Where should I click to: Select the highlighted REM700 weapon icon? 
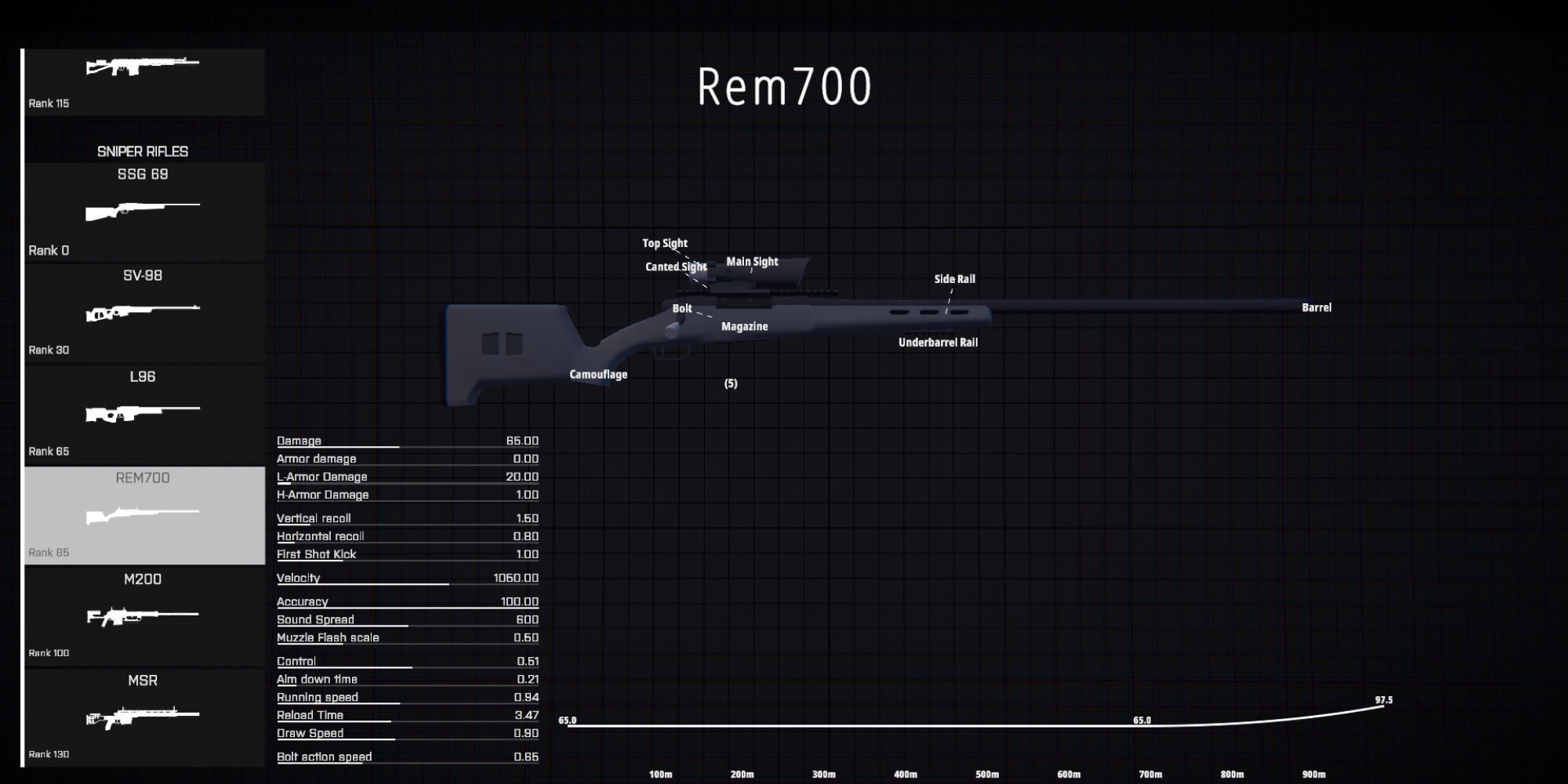pyautogui.click(x=143, y=514)
